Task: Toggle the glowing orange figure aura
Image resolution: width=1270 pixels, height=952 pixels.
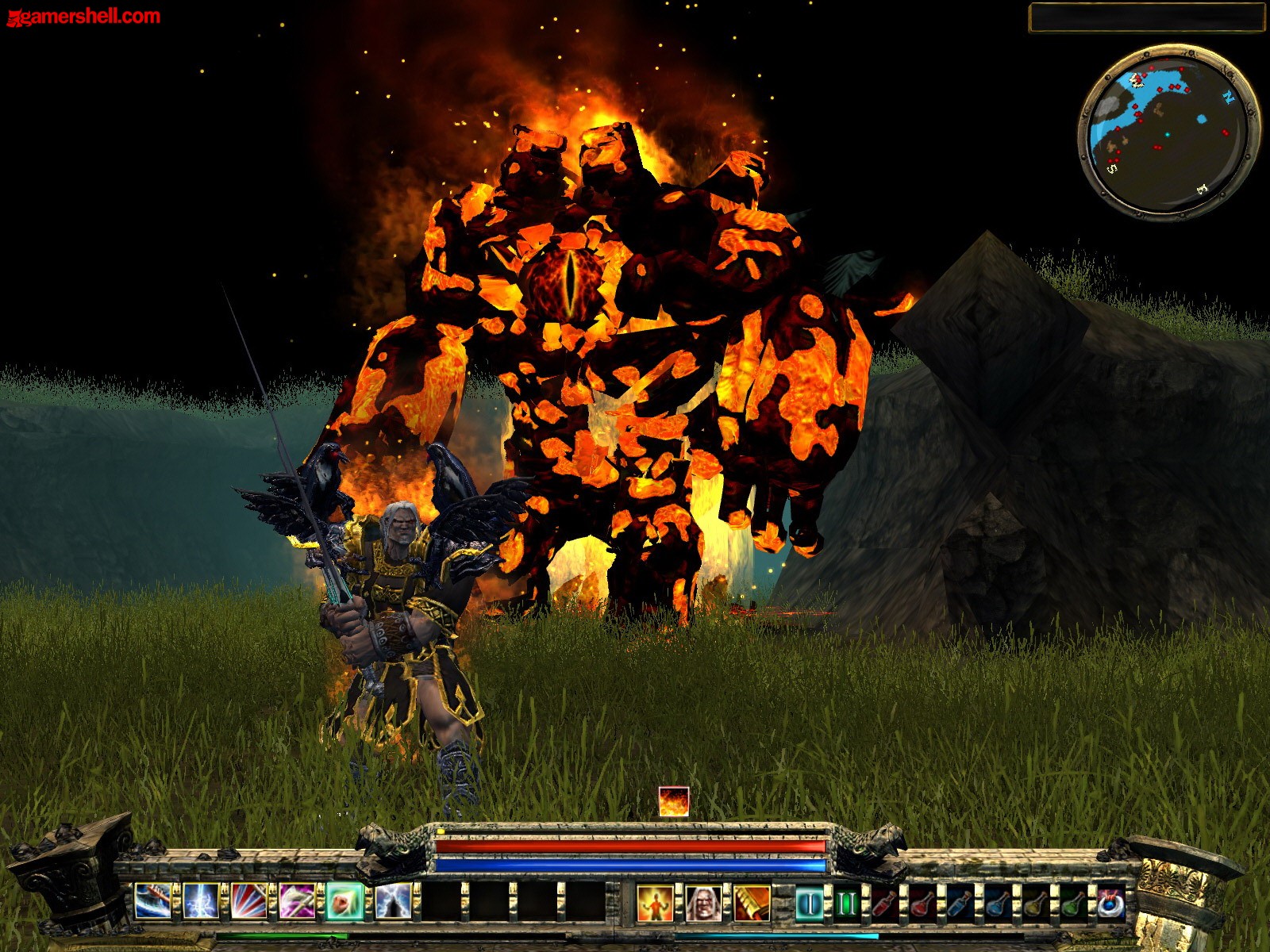Action: click(x=655, y=904)
